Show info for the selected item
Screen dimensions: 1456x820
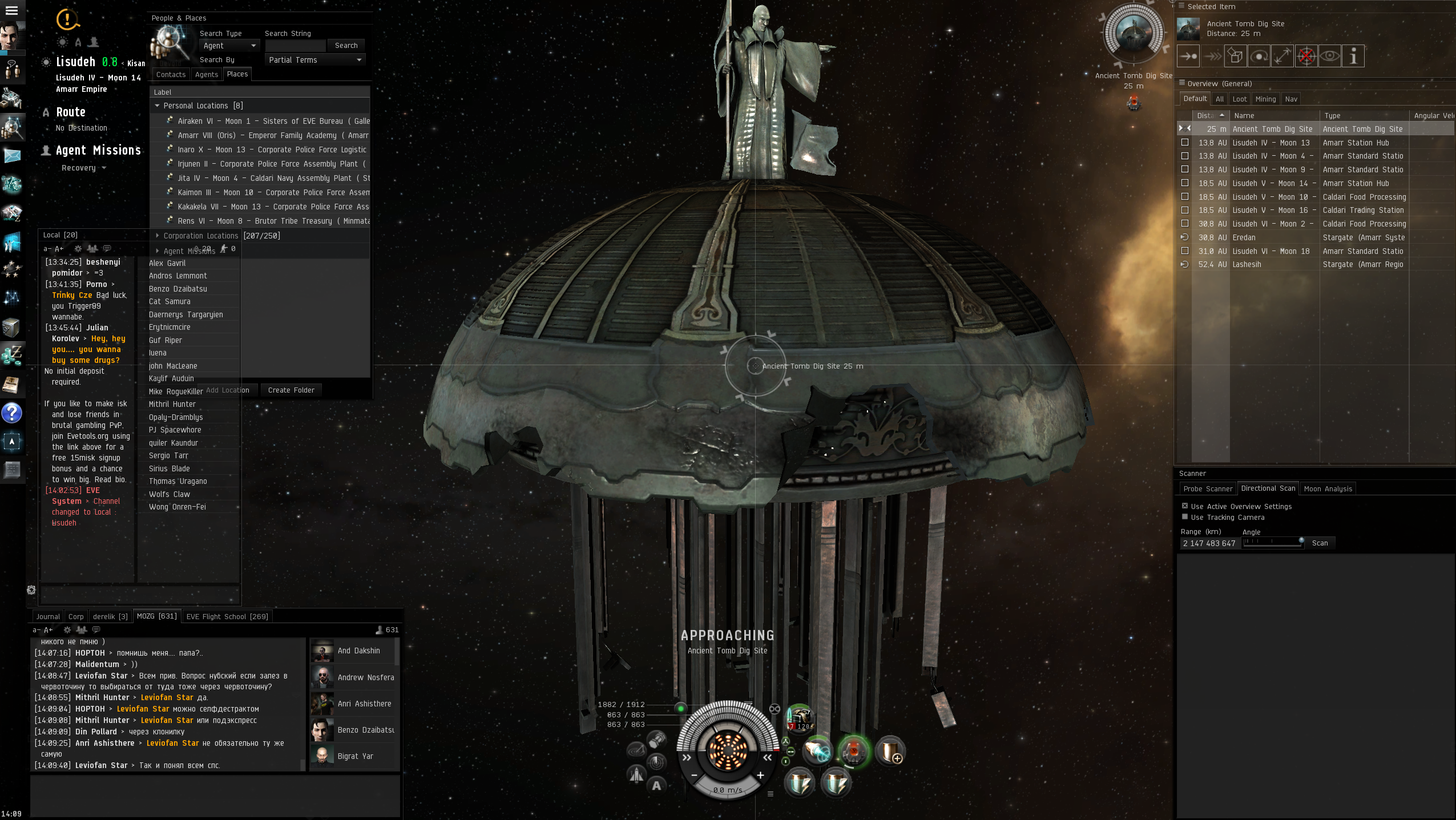click(x=1353, y=56)
